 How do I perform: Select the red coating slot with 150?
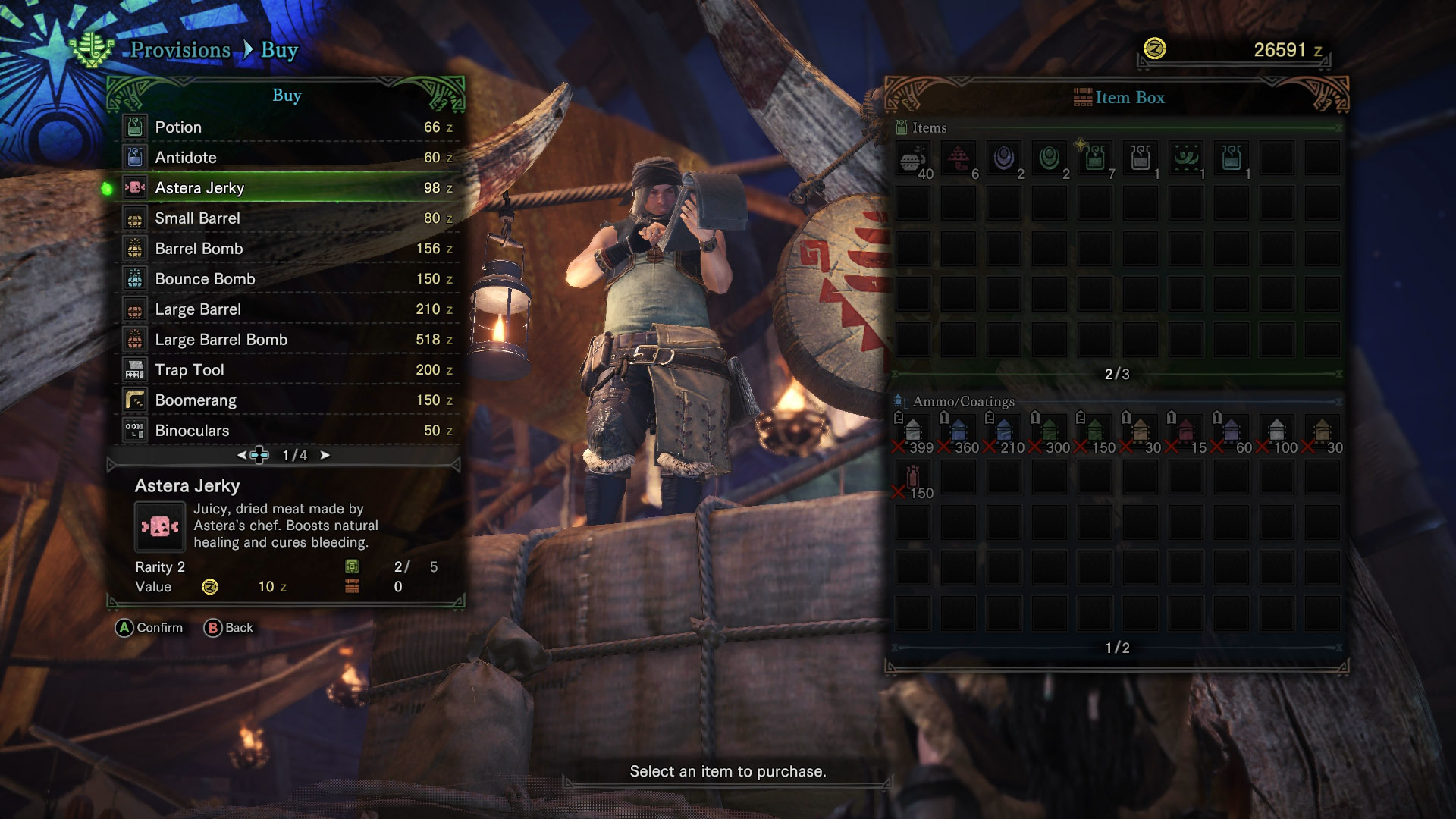coord(913,479)
